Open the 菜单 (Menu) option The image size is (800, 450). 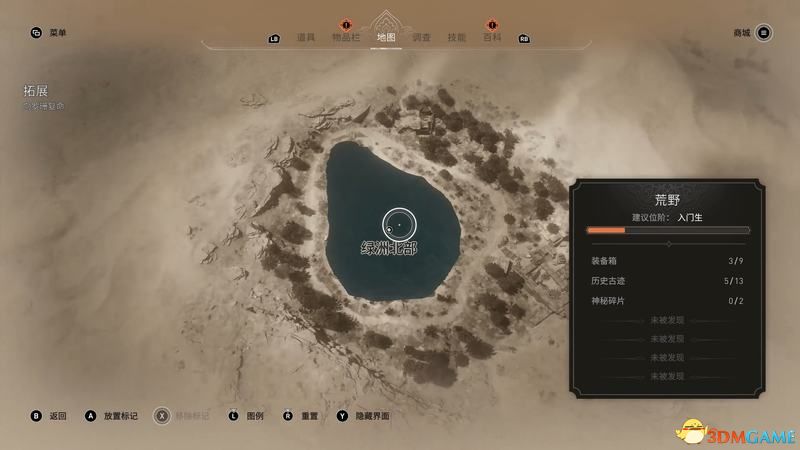pyautogui.click(x=58, y=33)
